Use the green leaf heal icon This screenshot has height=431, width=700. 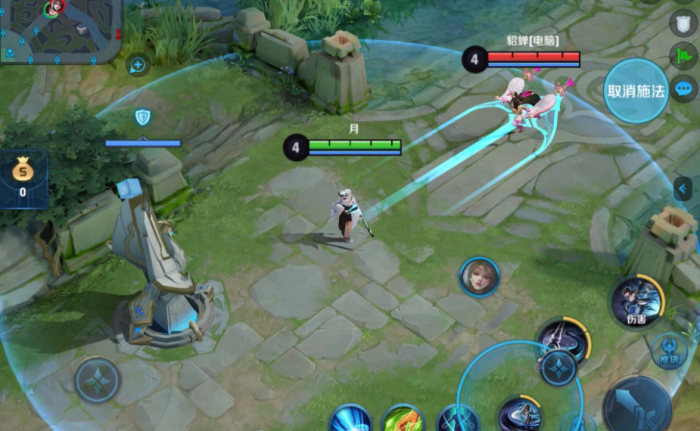tap(403, 419)
